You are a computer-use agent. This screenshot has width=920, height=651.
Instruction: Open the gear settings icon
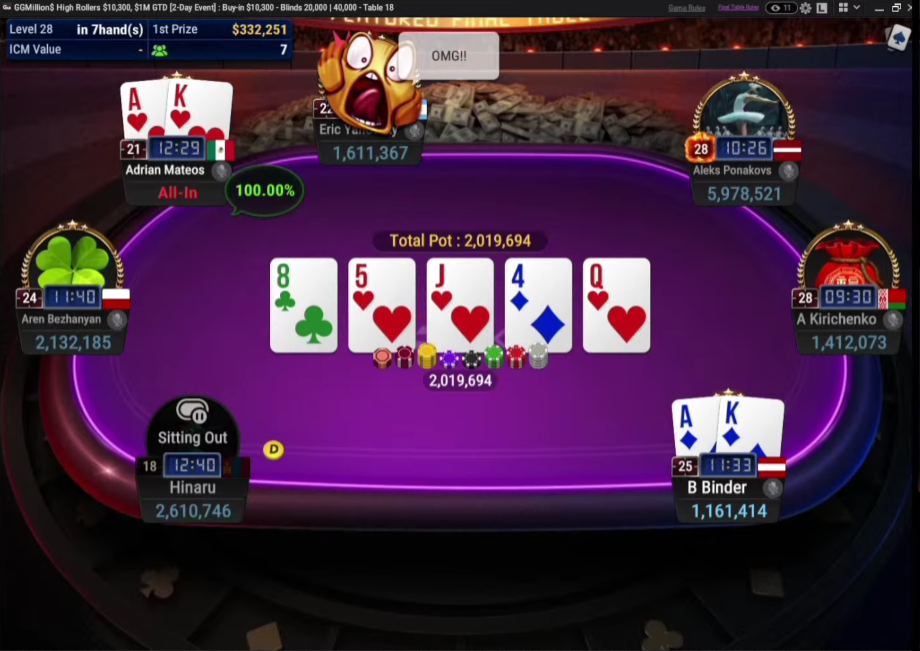tap(805, 8)
